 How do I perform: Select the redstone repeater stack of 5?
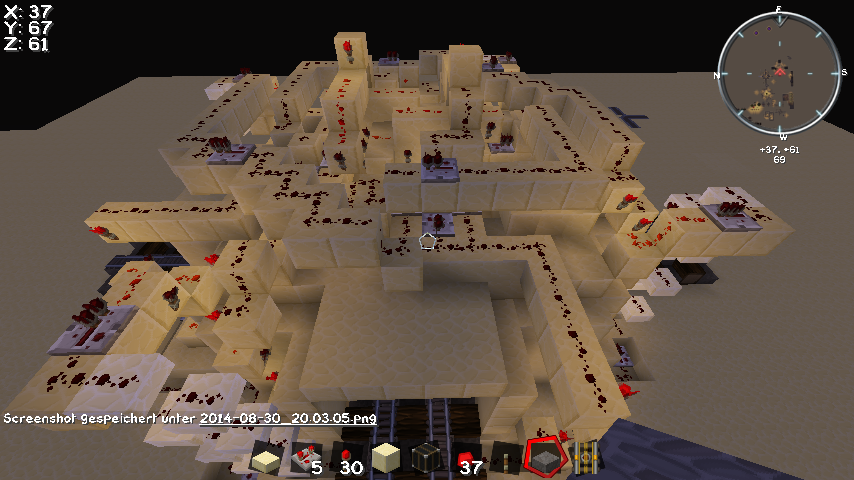point(305,460)
